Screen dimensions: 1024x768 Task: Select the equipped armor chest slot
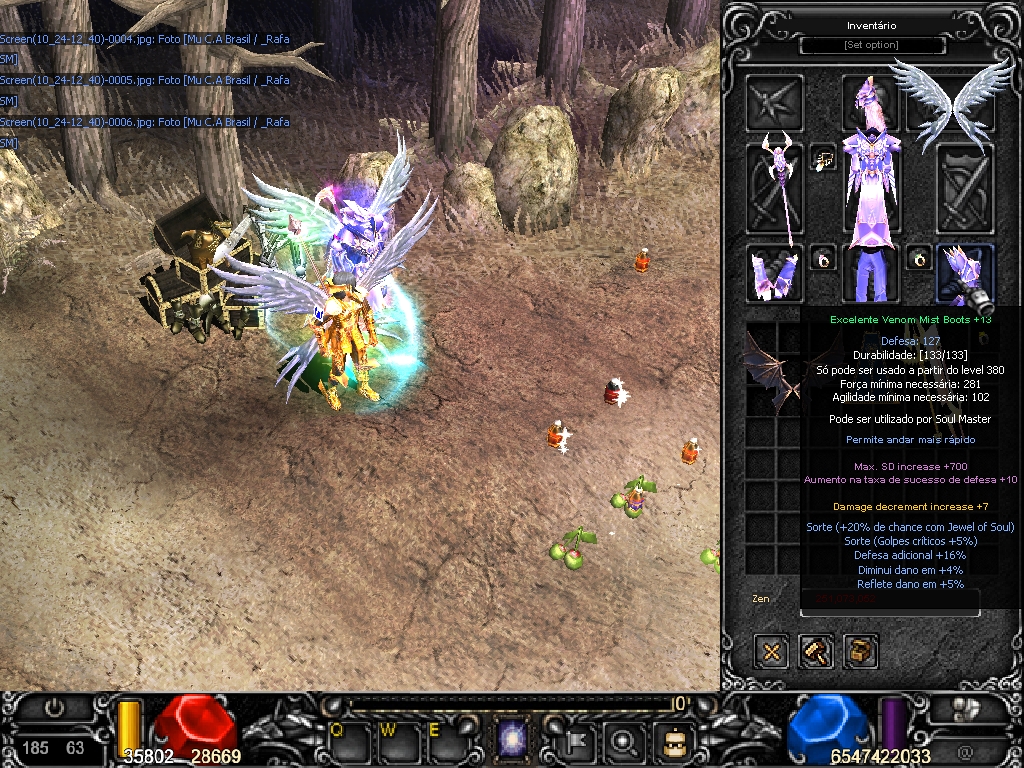[869, 189]
